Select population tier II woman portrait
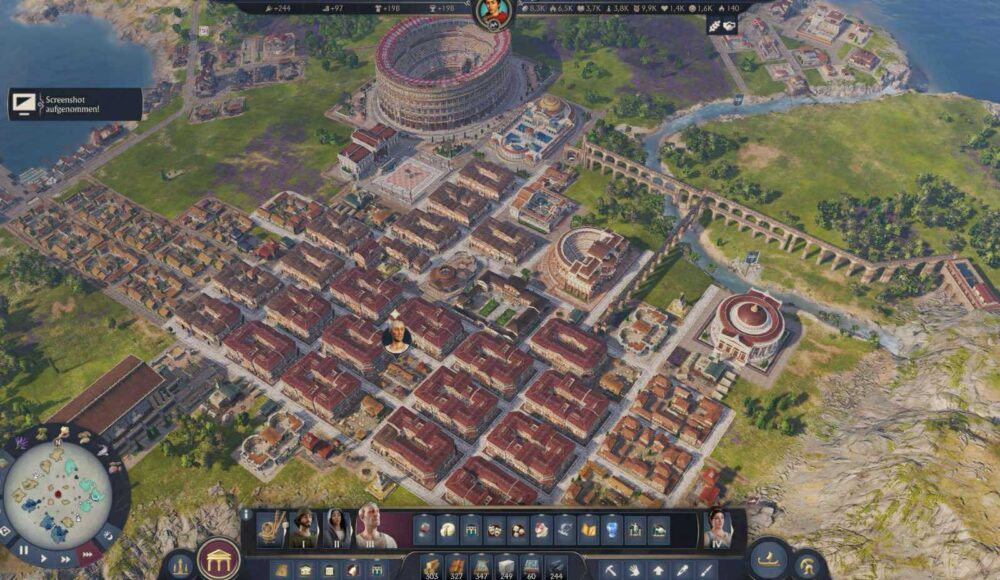 tap(337, 527)
